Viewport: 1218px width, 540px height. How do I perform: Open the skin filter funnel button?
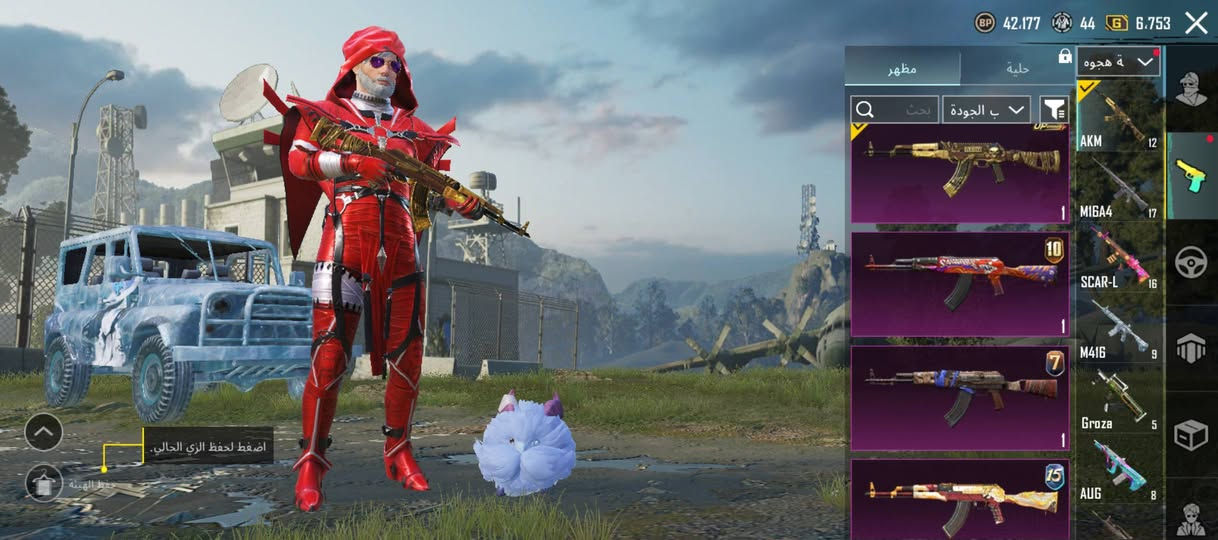click(x=1054, y=109)
